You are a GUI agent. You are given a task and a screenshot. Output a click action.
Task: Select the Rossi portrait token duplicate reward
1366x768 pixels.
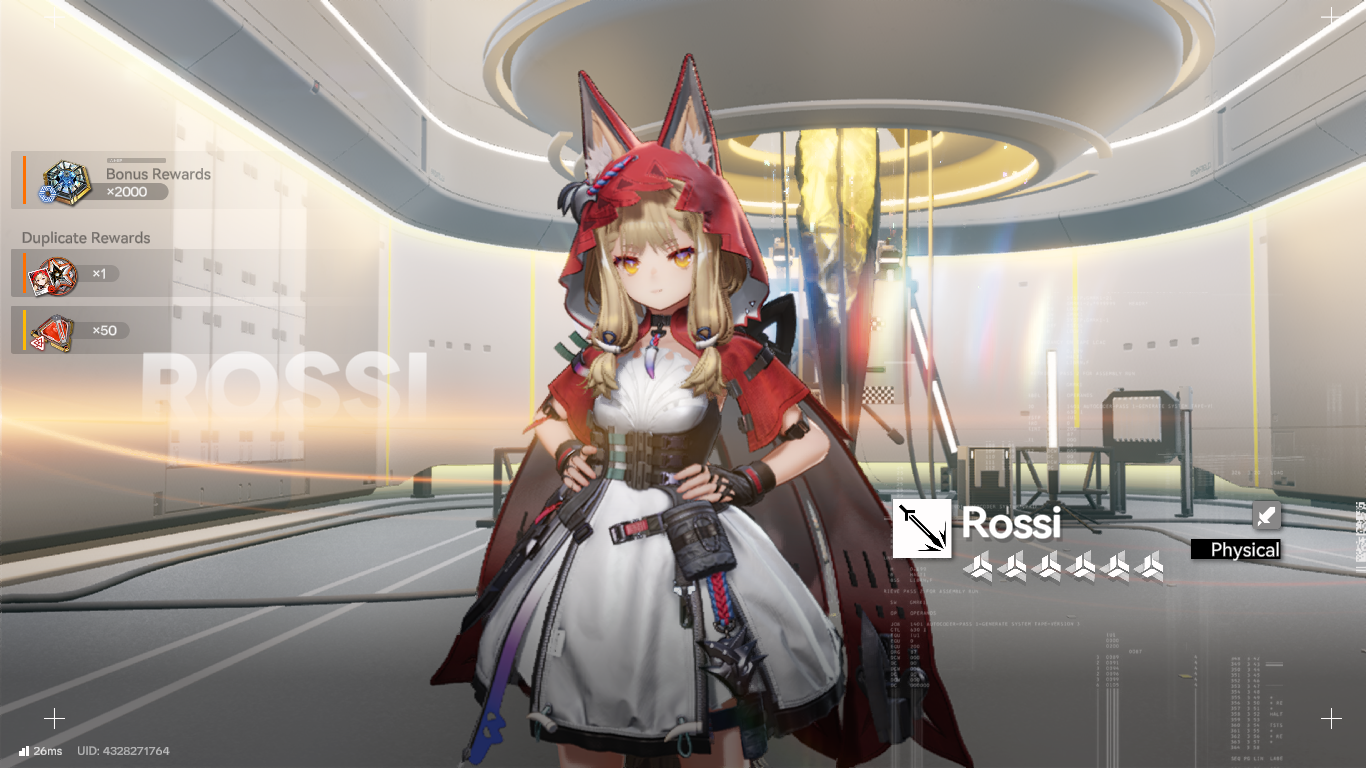pyautogui.click(x=49, y=275)
